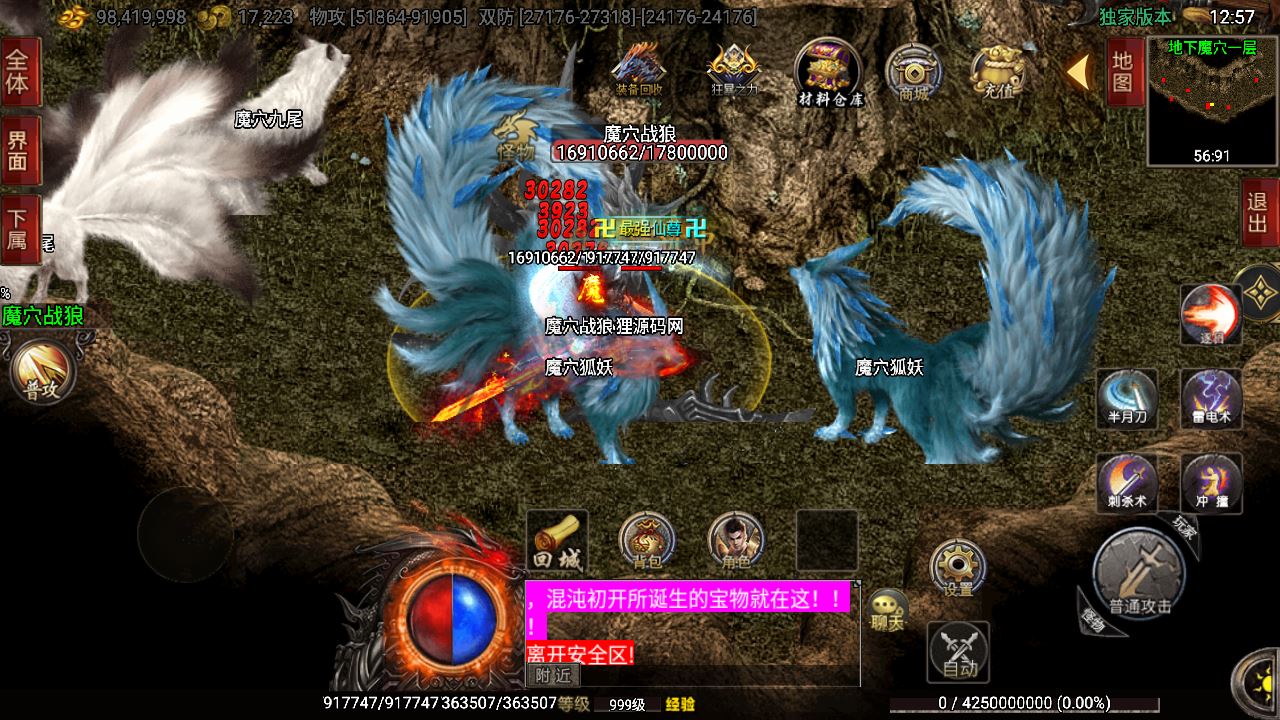Open the 商城 shop
This screenshot has height=720, width=1280.
coord(913,72)
